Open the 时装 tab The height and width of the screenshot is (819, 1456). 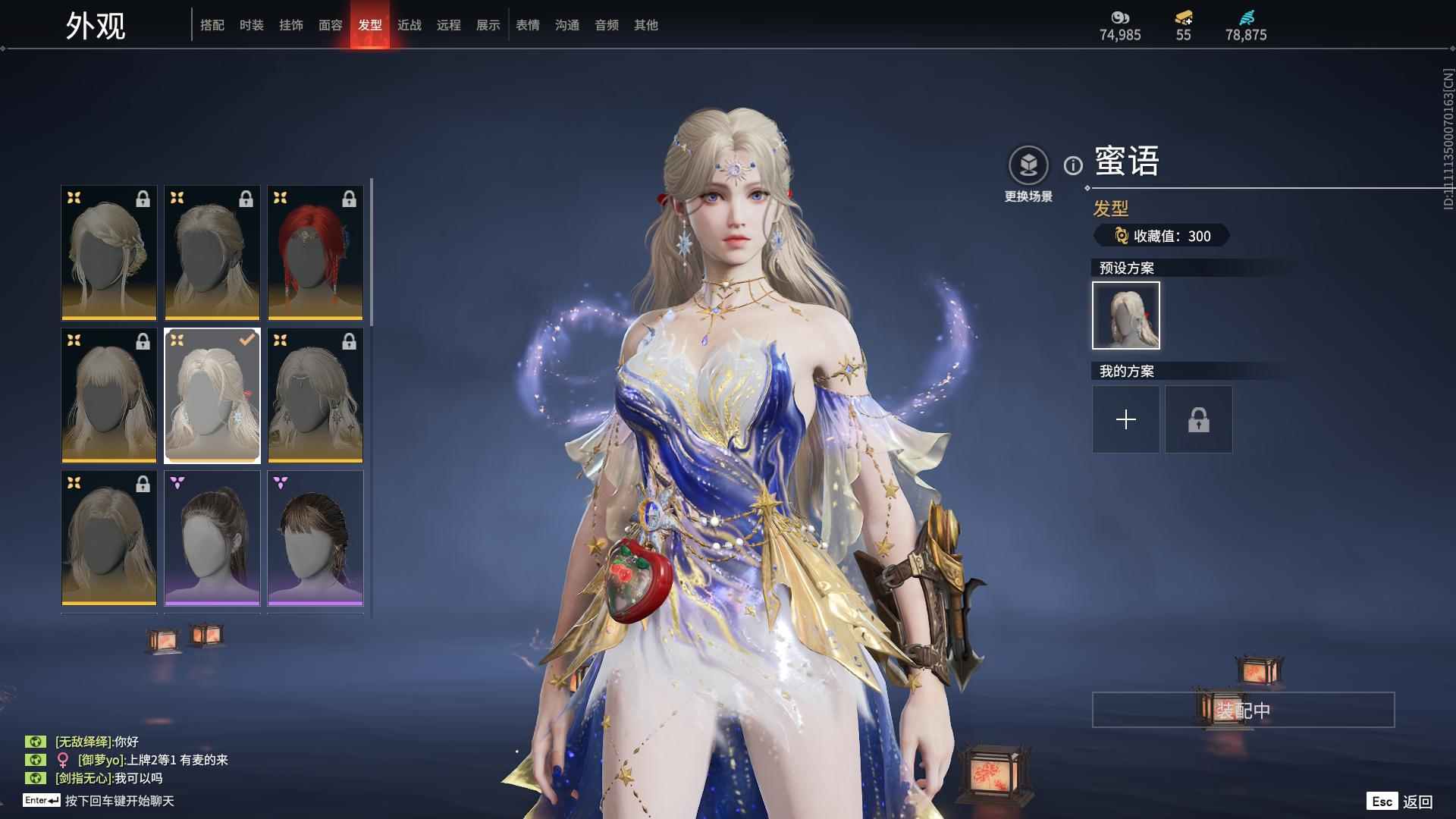pyautogui.click(x=252, y=25)
